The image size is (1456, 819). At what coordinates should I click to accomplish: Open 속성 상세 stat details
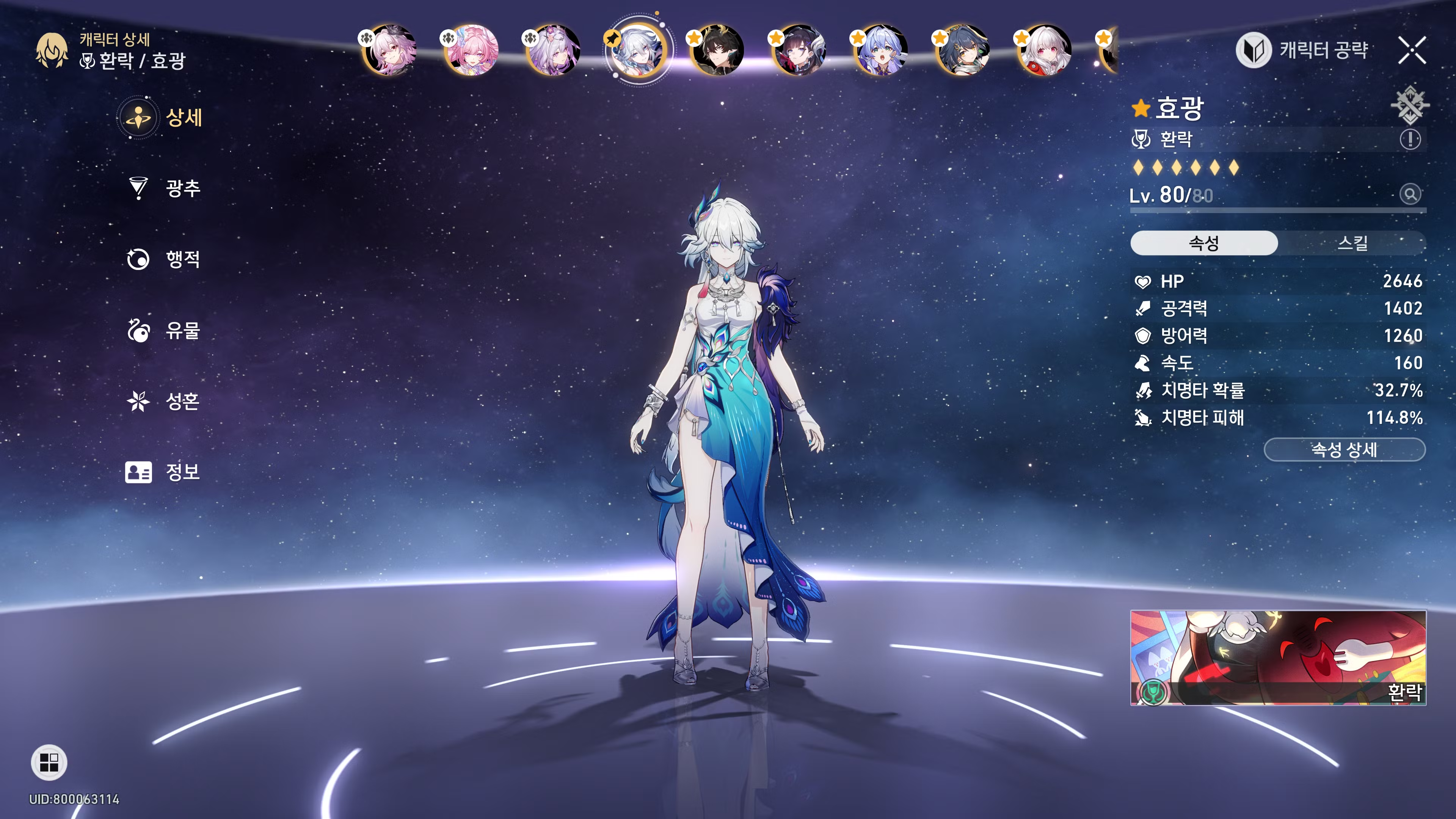coord(1344,450)
